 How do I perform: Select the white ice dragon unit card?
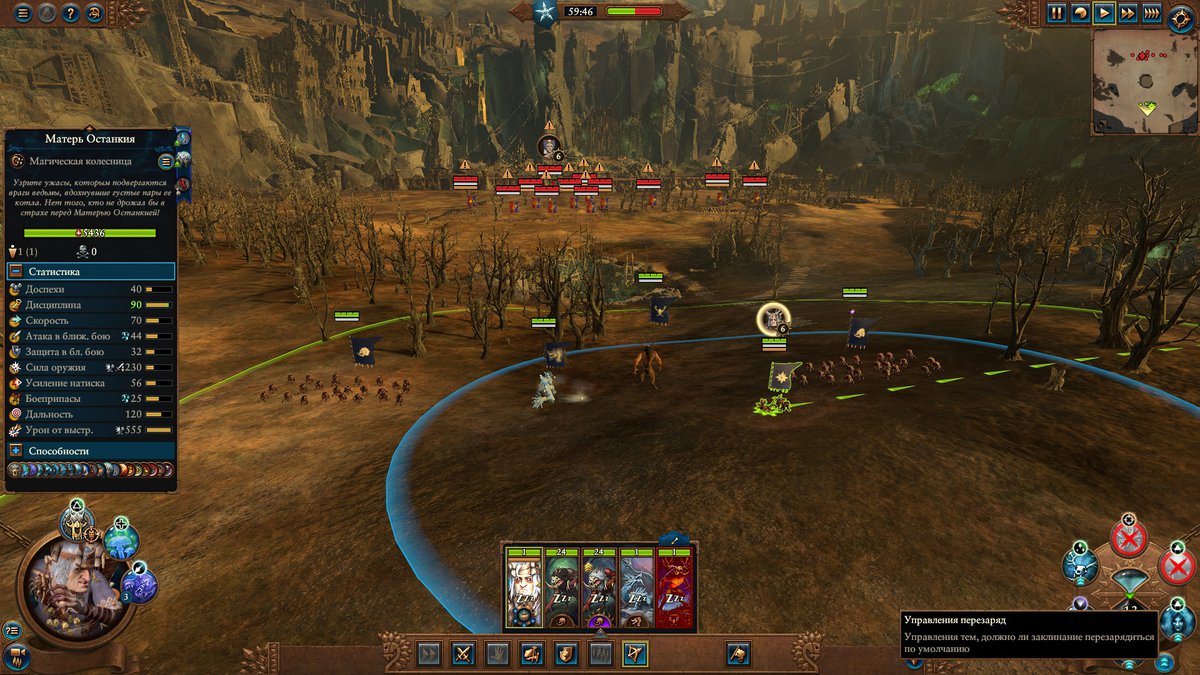[637, 592]
